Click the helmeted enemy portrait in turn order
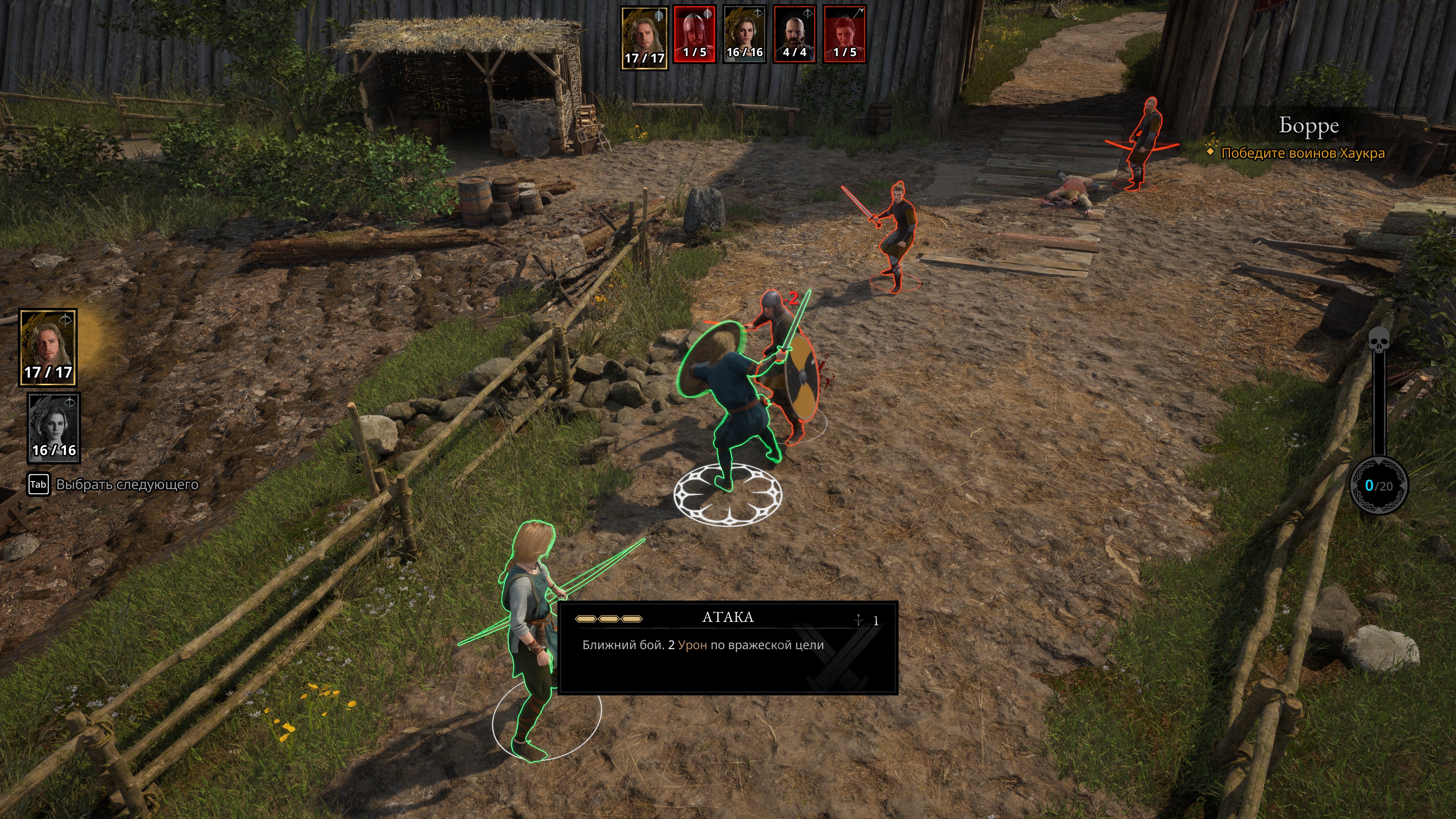Viewport: 1456px width, 819px height. pos(695,34)
